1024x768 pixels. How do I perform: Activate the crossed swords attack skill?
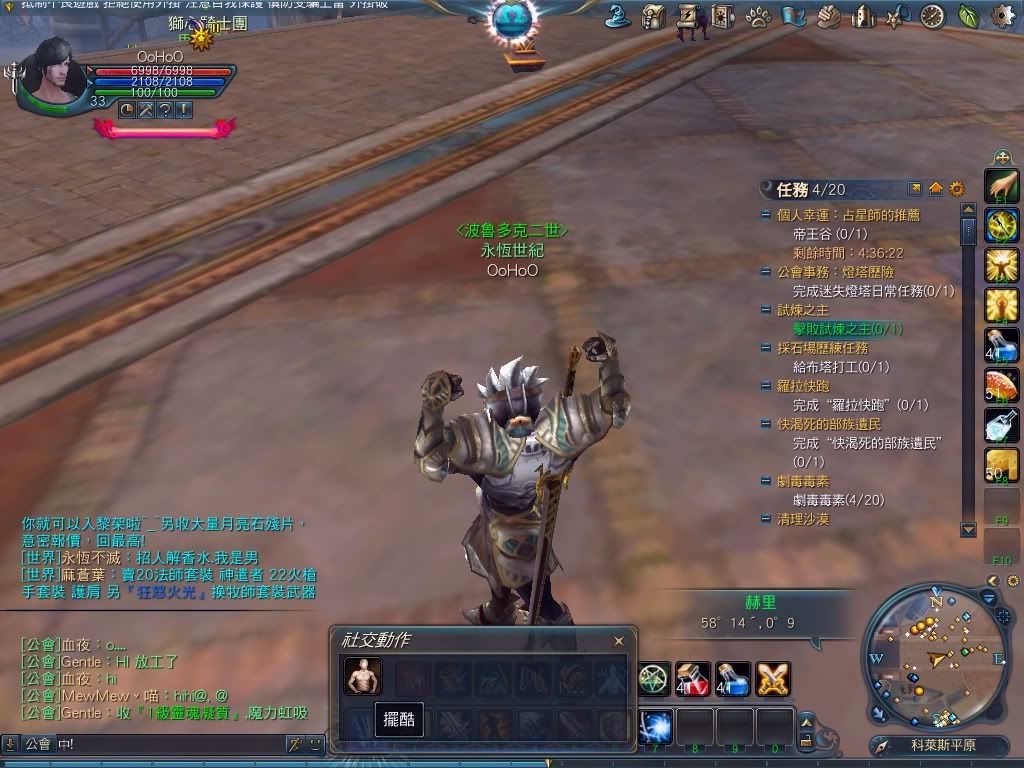click(773, 679)
